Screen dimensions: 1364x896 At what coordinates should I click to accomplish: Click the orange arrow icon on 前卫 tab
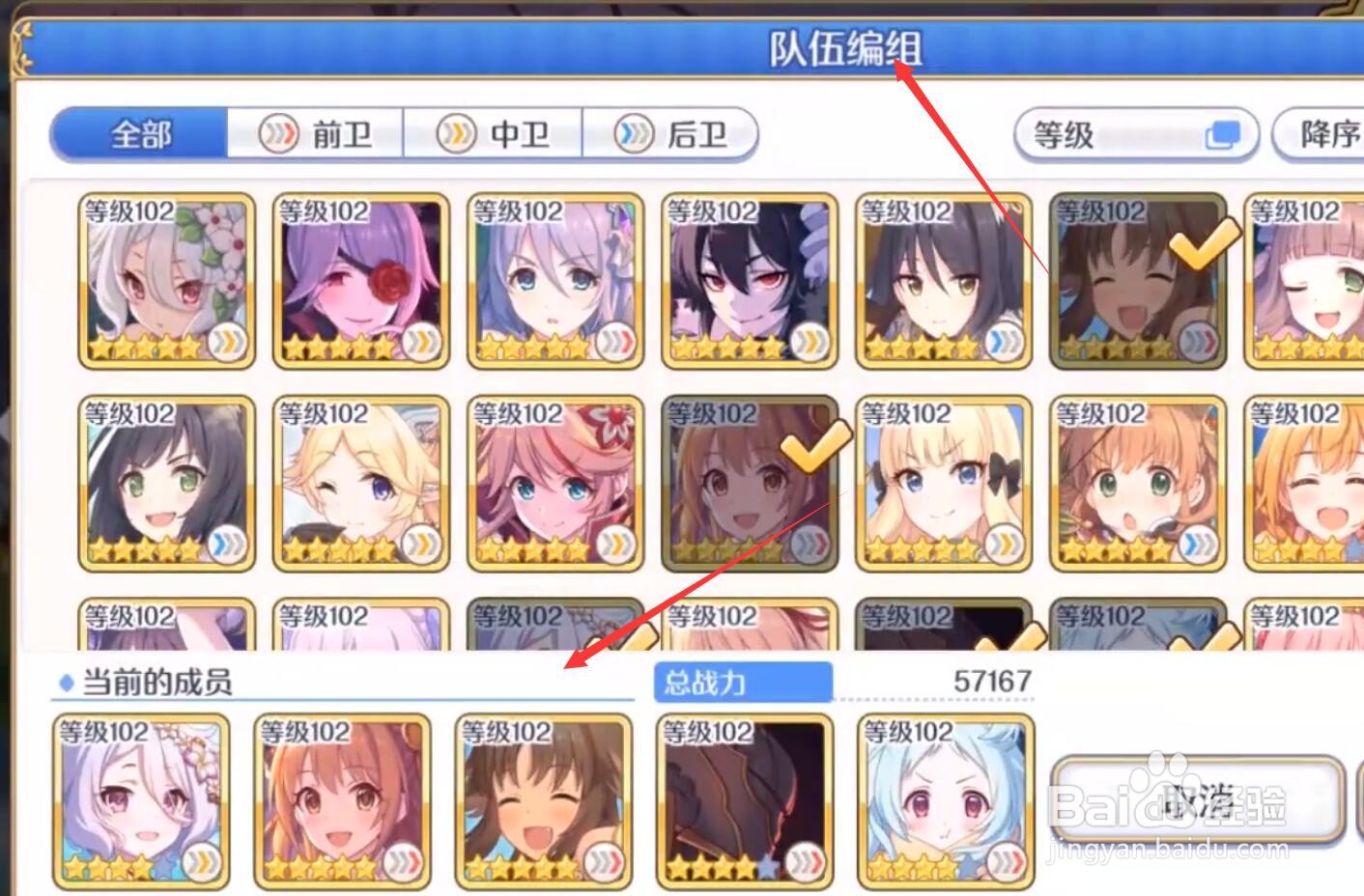277,134
